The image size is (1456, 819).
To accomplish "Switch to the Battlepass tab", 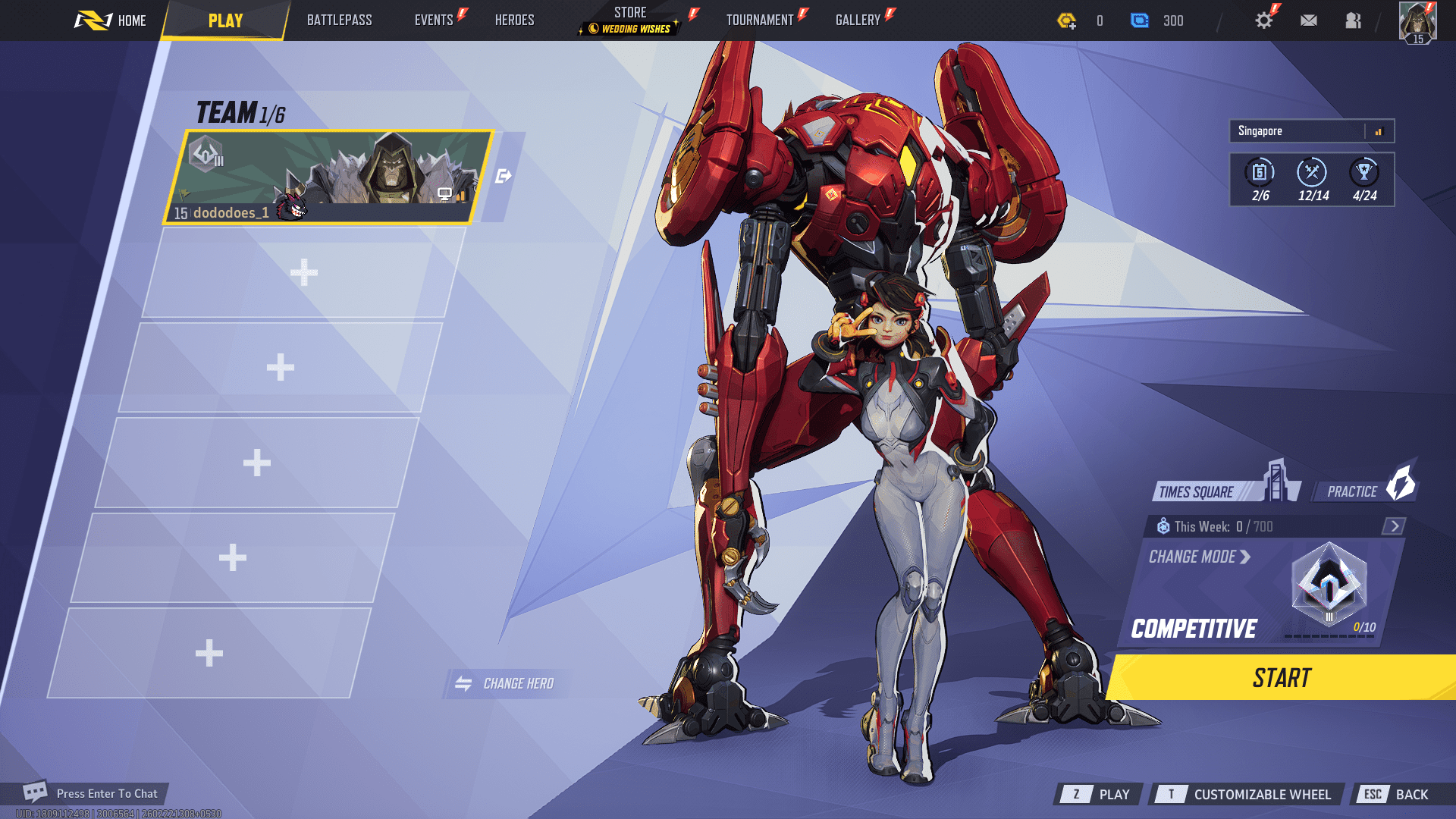I will point(339,20).
